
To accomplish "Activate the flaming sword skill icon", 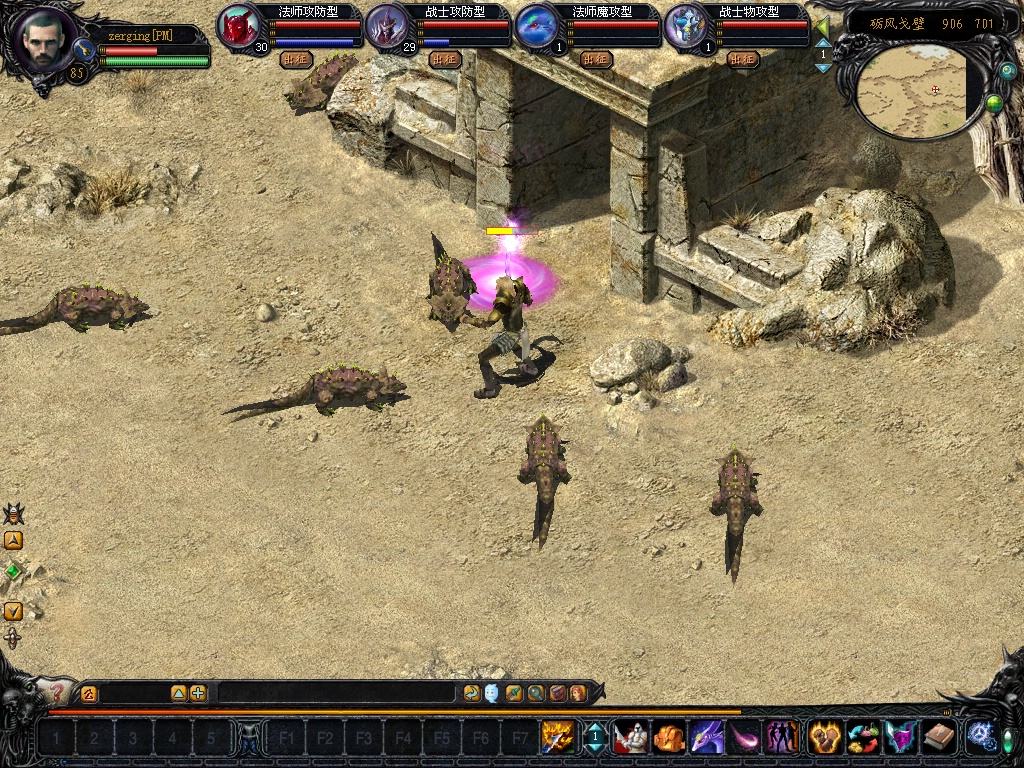I will (556, 737).
